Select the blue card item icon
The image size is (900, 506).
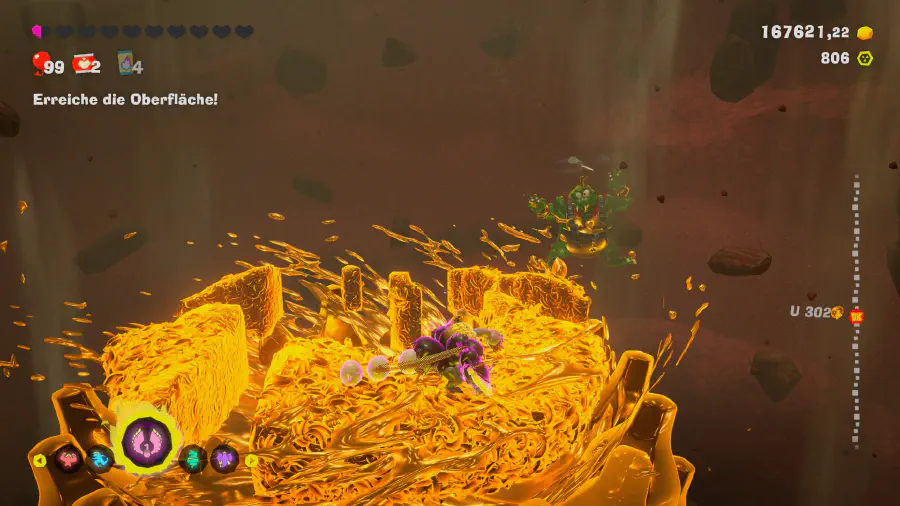(125, 64)
